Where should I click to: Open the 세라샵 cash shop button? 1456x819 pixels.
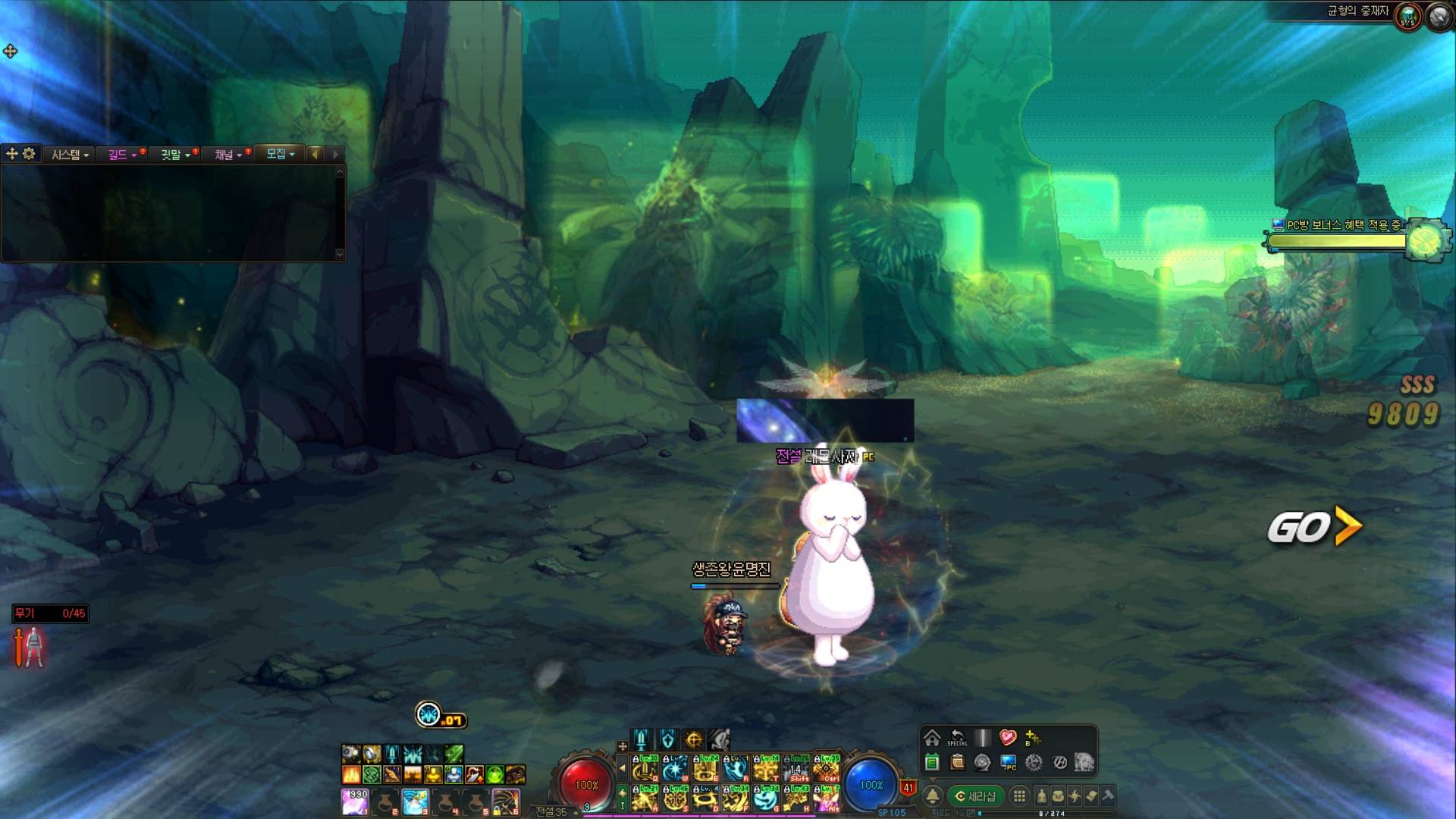975,796
